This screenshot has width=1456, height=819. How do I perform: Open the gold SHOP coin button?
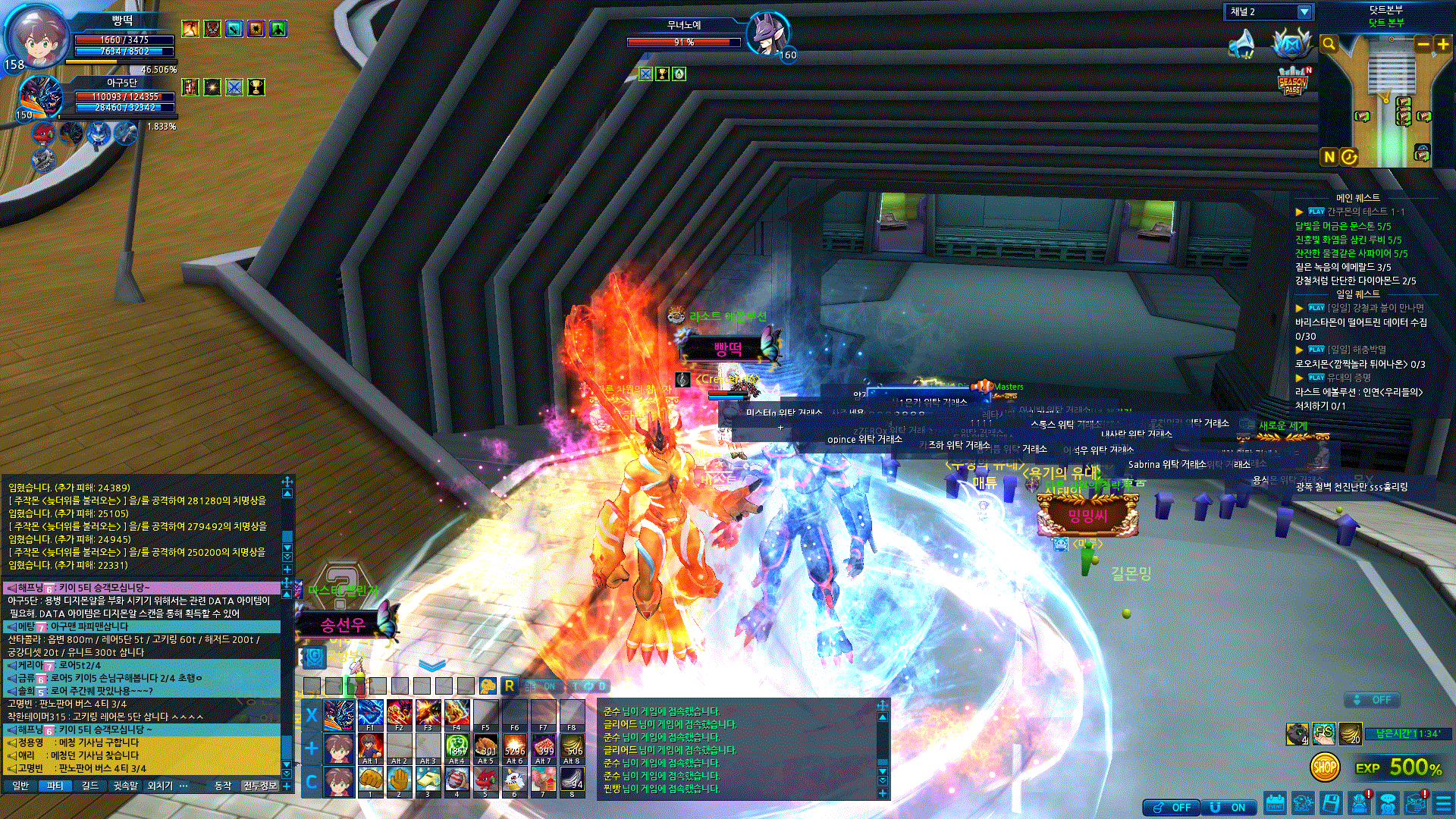tap(1324, 767)
